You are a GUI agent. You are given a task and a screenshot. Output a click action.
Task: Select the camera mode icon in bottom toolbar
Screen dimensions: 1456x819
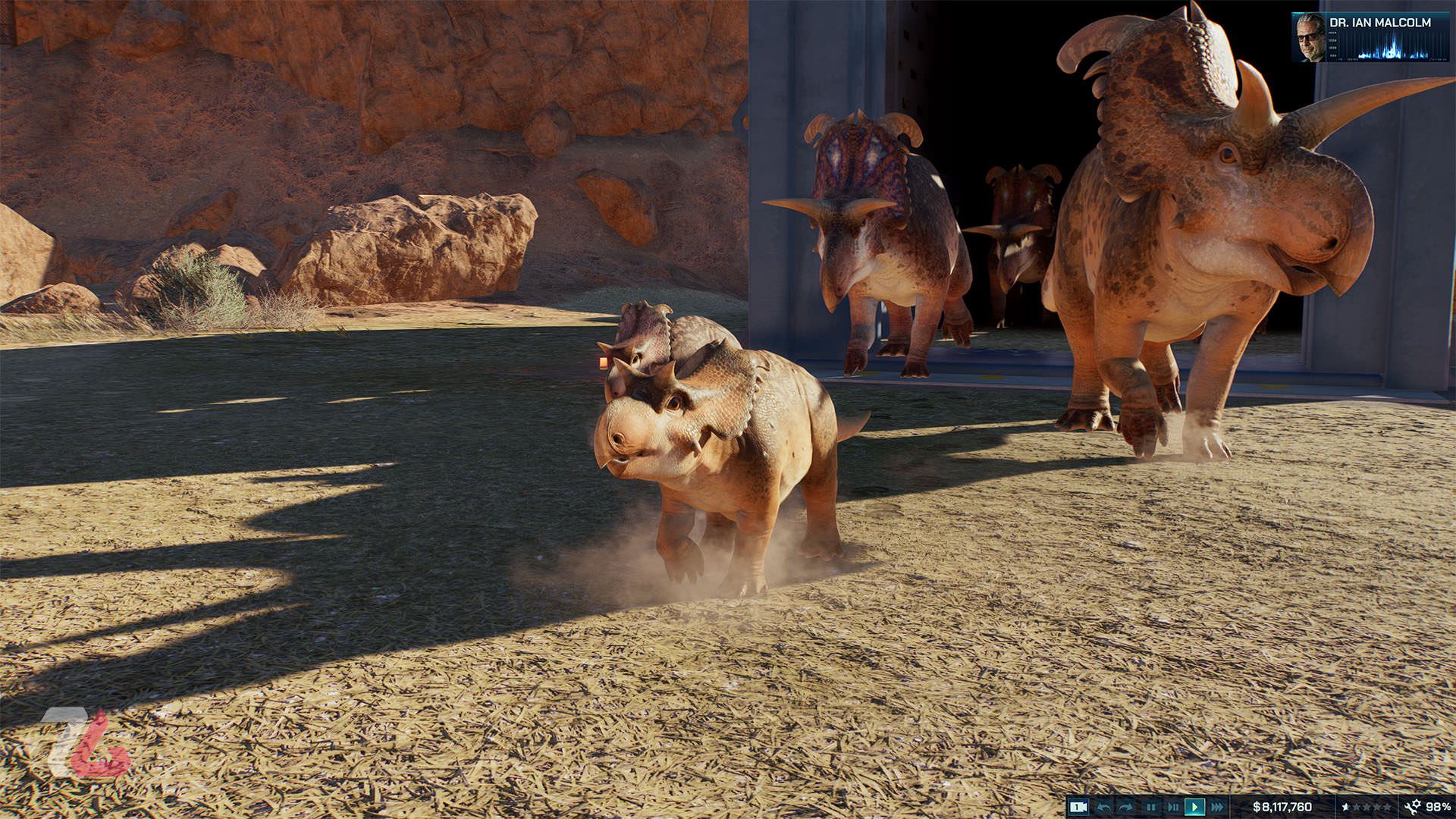click(x=1079, y=806)
